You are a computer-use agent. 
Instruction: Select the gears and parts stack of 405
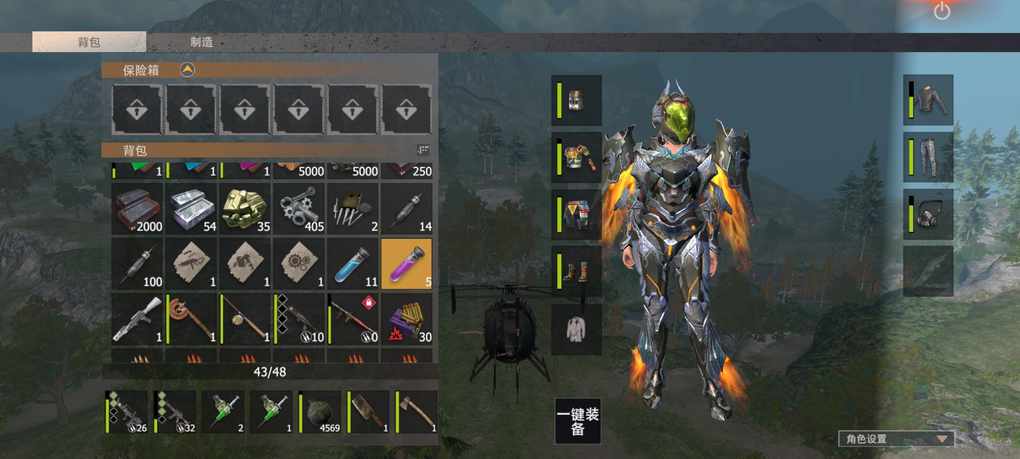pos(298,207)
